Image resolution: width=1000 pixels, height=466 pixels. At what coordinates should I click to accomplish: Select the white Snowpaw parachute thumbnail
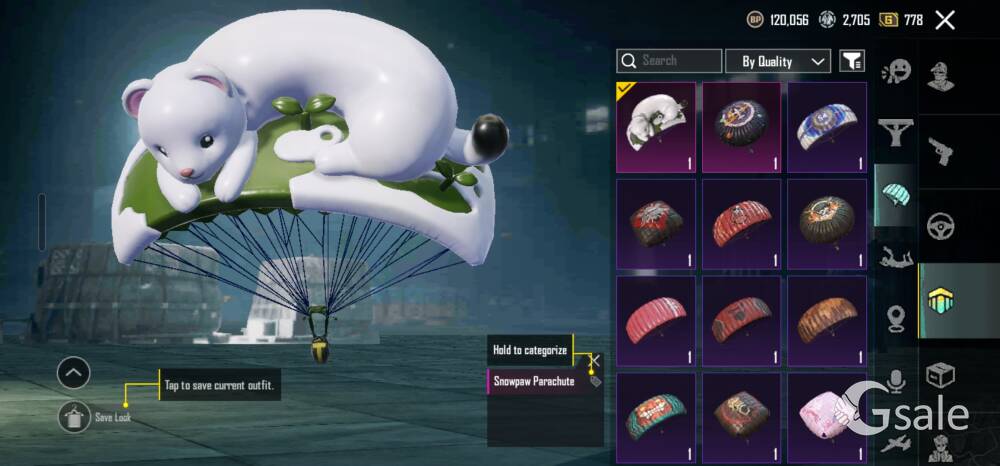[x=656, y=128]
